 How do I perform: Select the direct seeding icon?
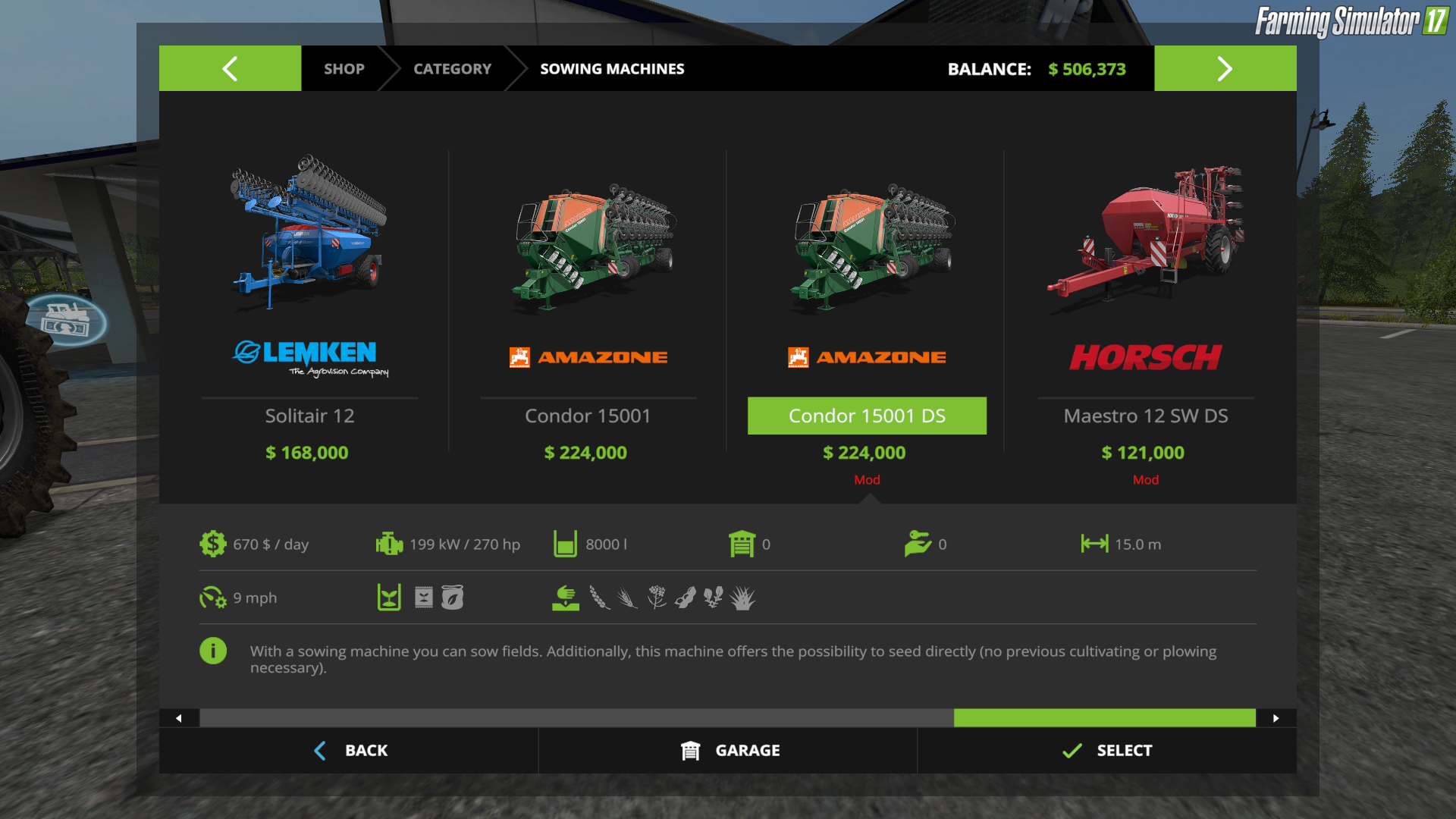(565, 598)
